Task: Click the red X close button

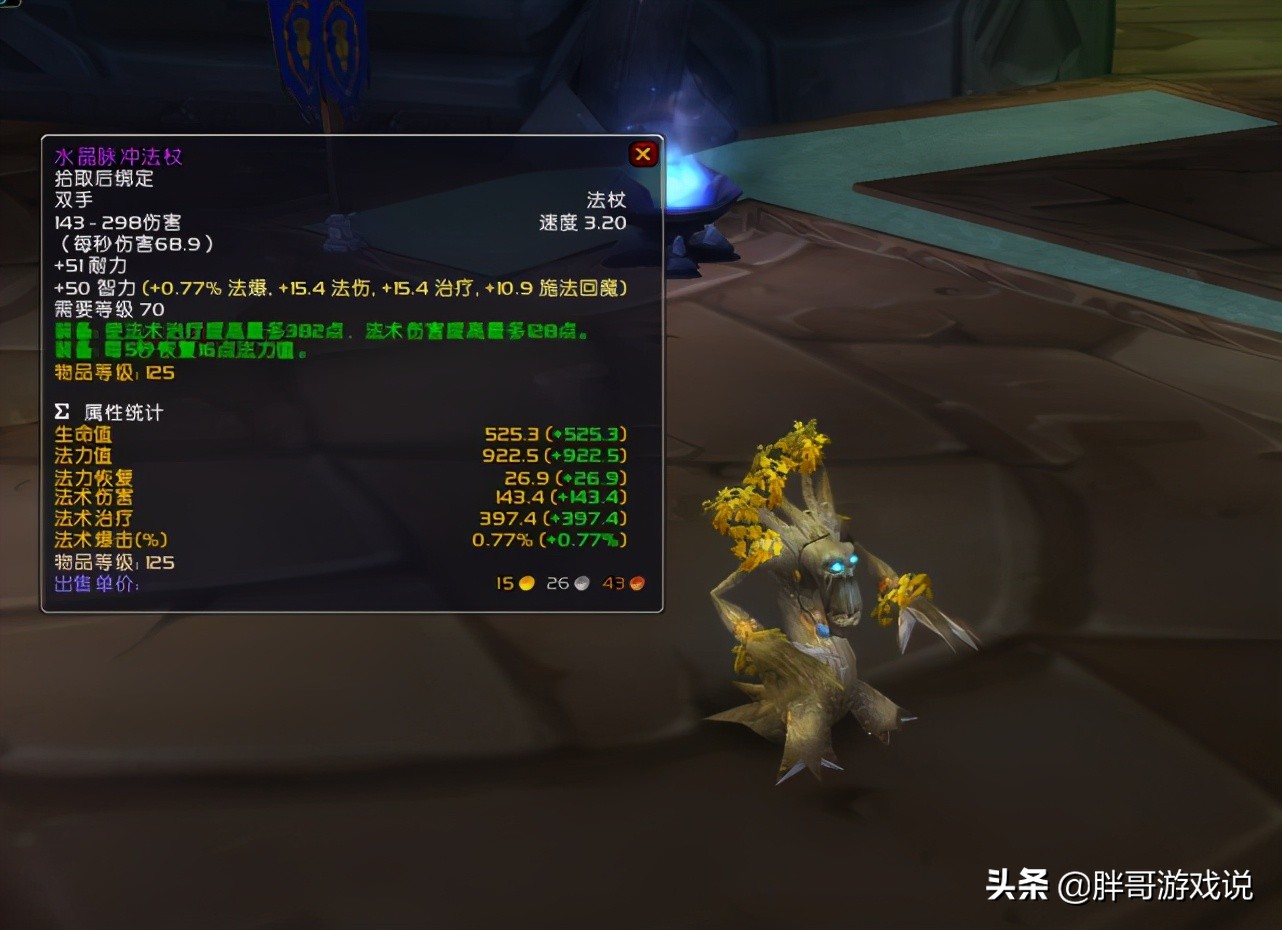Action: coord(641,153)
